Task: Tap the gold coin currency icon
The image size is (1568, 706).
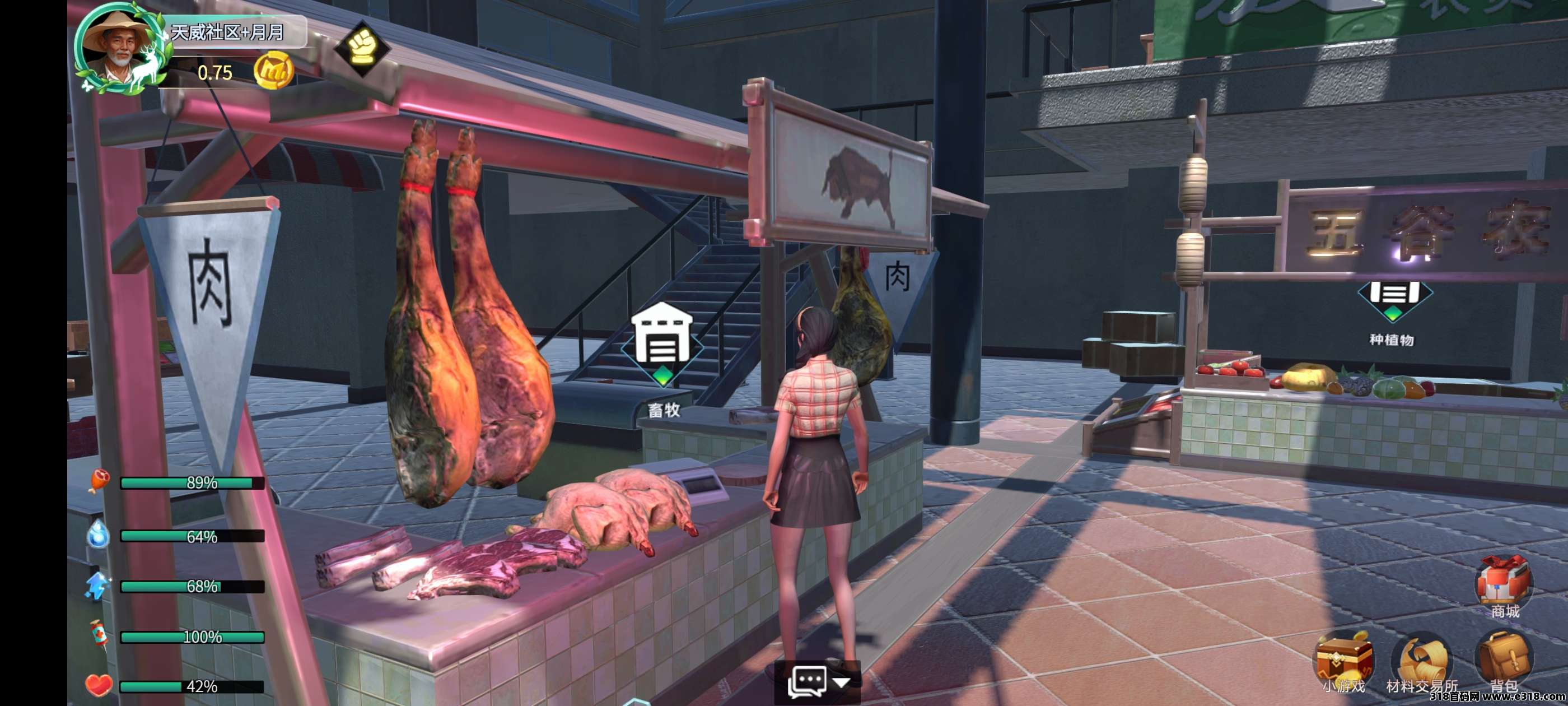Action: [273, 71]
